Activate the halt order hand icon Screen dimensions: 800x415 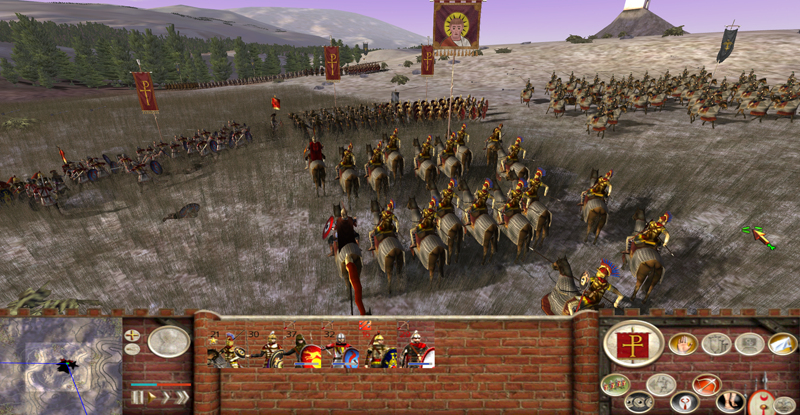click(683, 344)
